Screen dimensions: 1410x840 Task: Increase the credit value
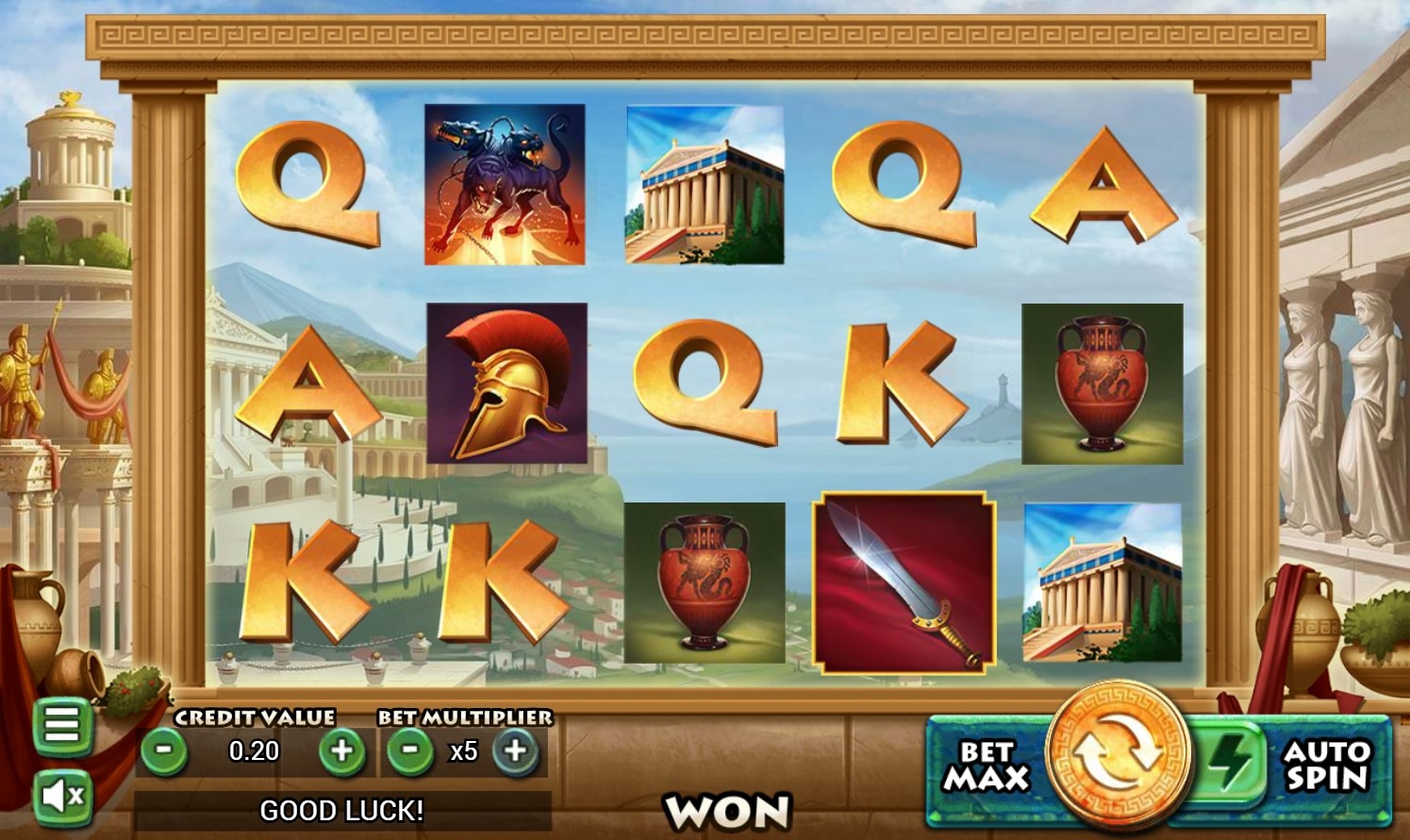pos(341,751)
